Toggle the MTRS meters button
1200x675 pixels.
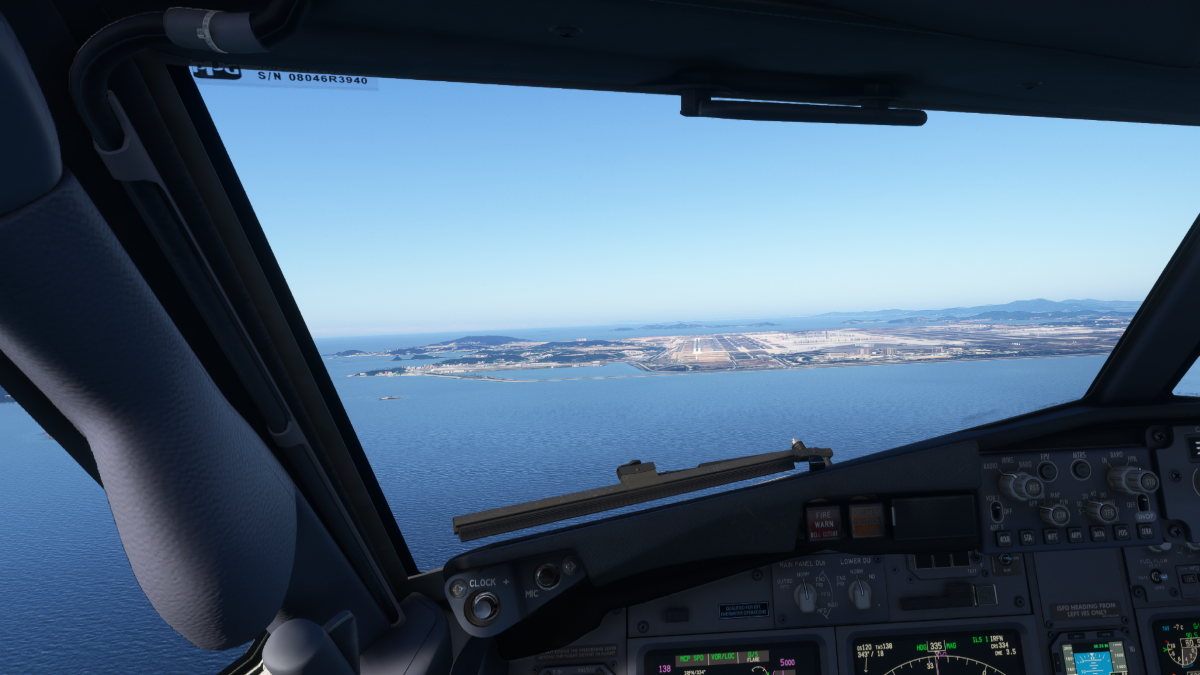pyautogui.click(x=1081, y=469)
